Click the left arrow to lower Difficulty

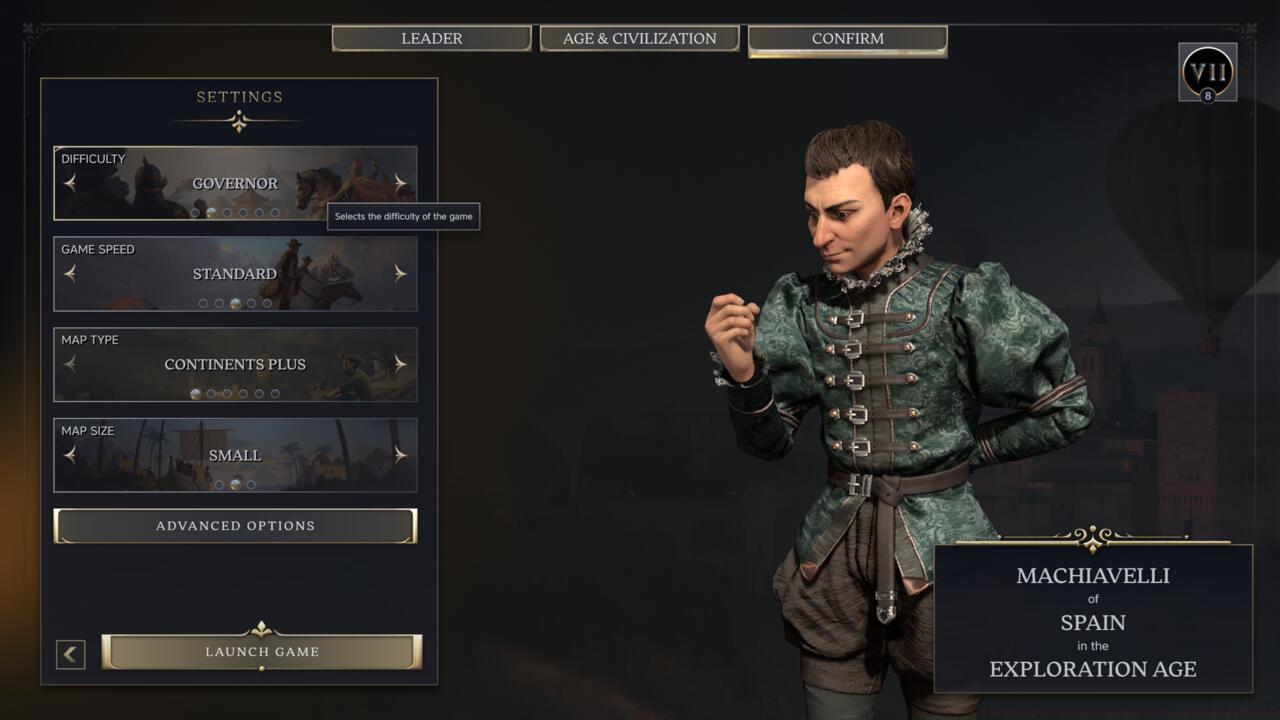click(70, 183)
